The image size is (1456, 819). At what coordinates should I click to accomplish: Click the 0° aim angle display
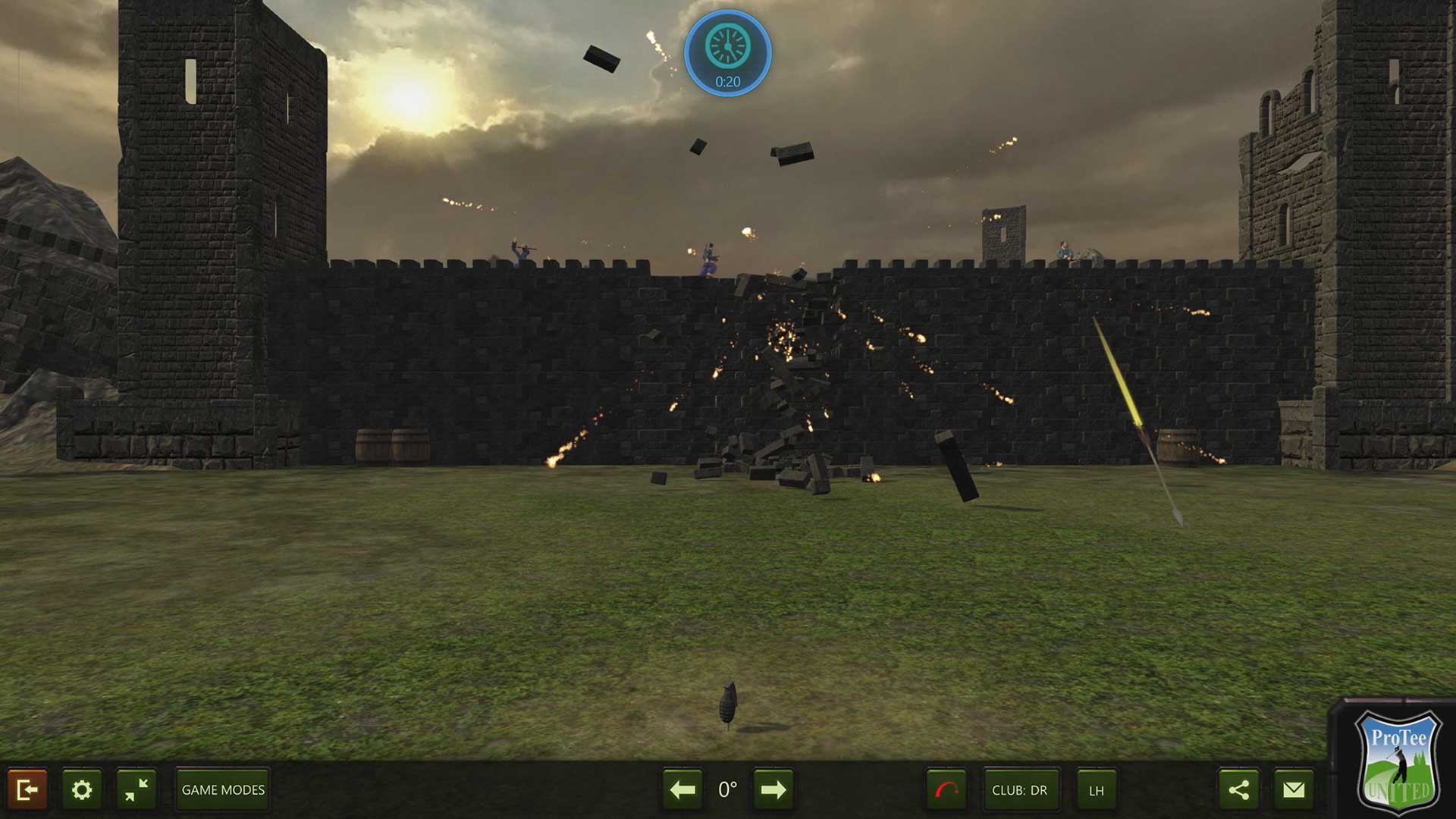pyautogui.click(x=727, y=790)
